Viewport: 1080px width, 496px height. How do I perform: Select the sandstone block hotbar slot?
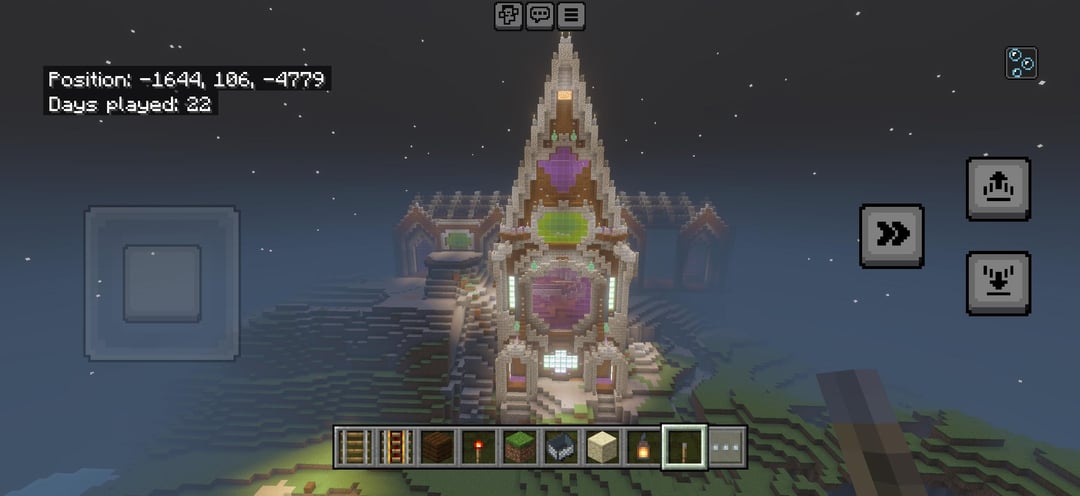tap(602, 447)
